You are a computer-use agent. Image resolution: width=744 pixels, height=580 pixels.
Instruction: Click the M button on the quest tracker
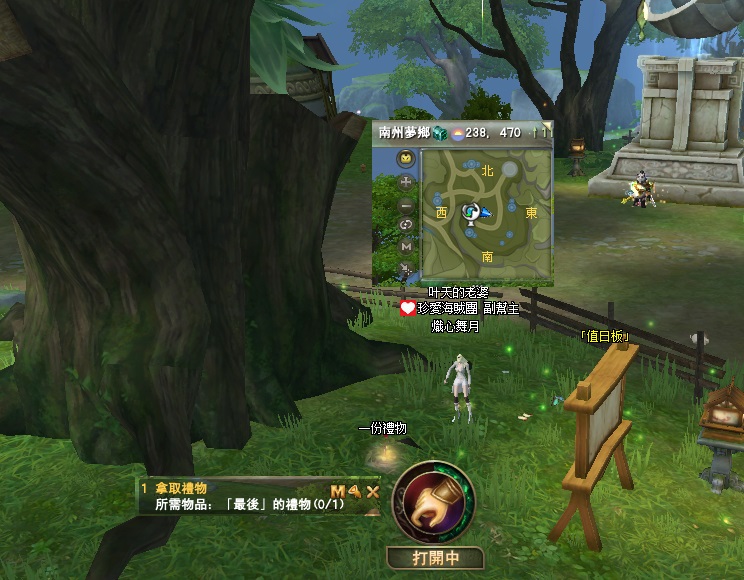coord(337,490)
